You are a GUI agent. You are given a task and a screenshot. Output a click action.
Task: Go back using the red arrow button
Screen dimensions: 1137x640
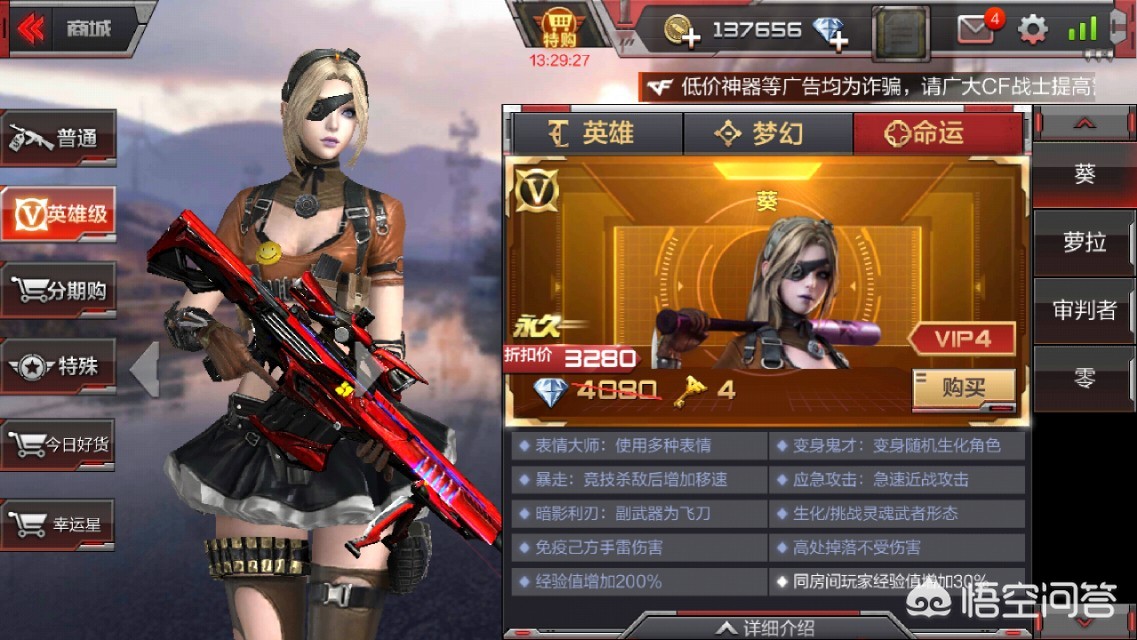click(x=31, y=29)
